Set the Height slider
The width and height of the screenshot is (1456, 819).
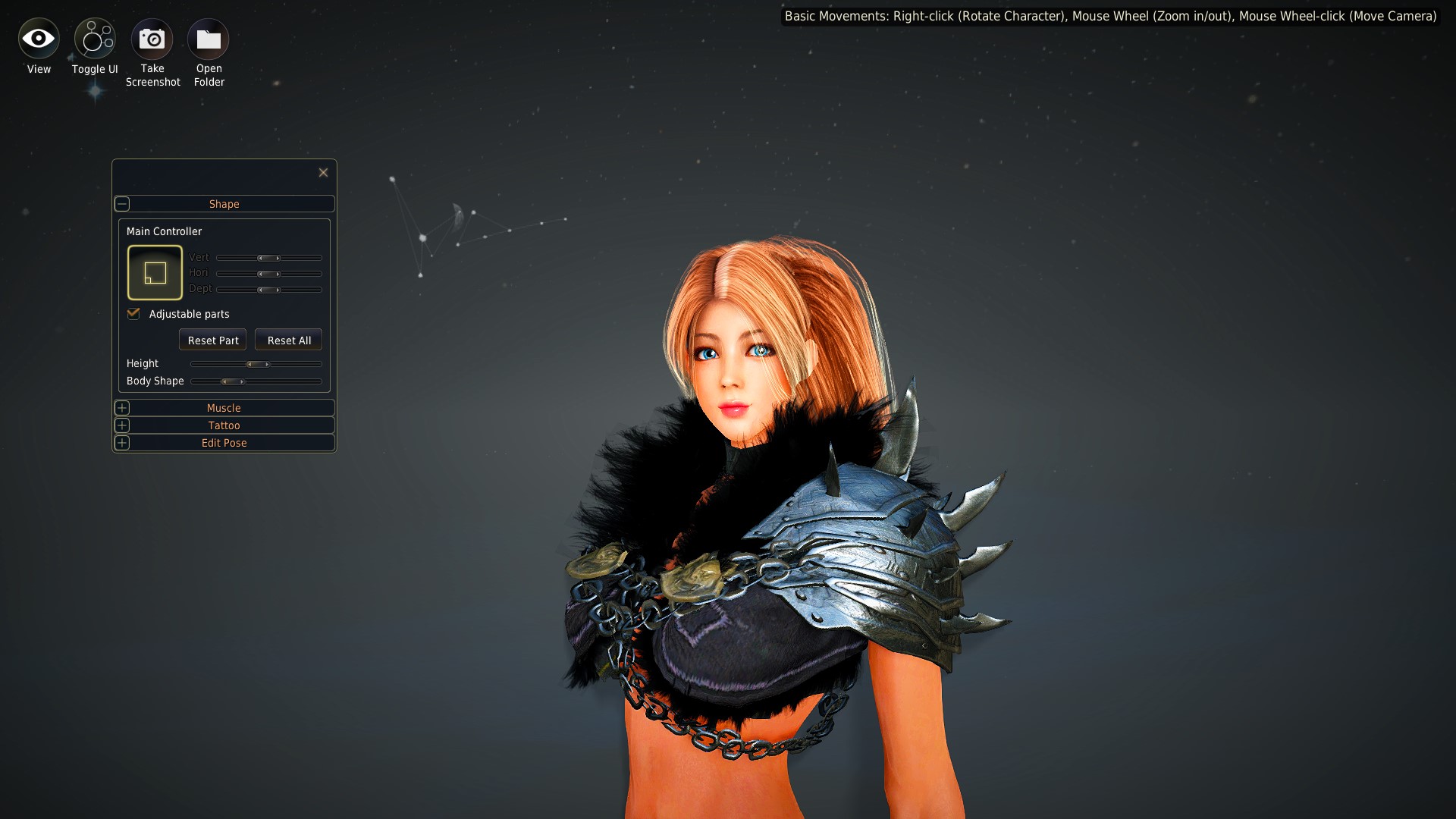(x=258, y=364)
